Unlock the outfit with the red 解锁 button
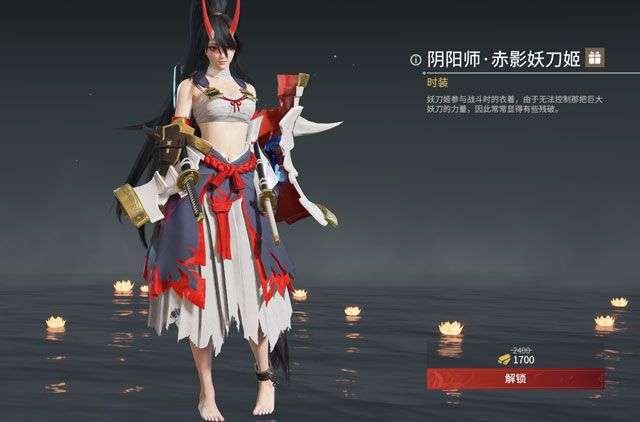The width and height of the screenshot is (640, 422). (515, 379)
